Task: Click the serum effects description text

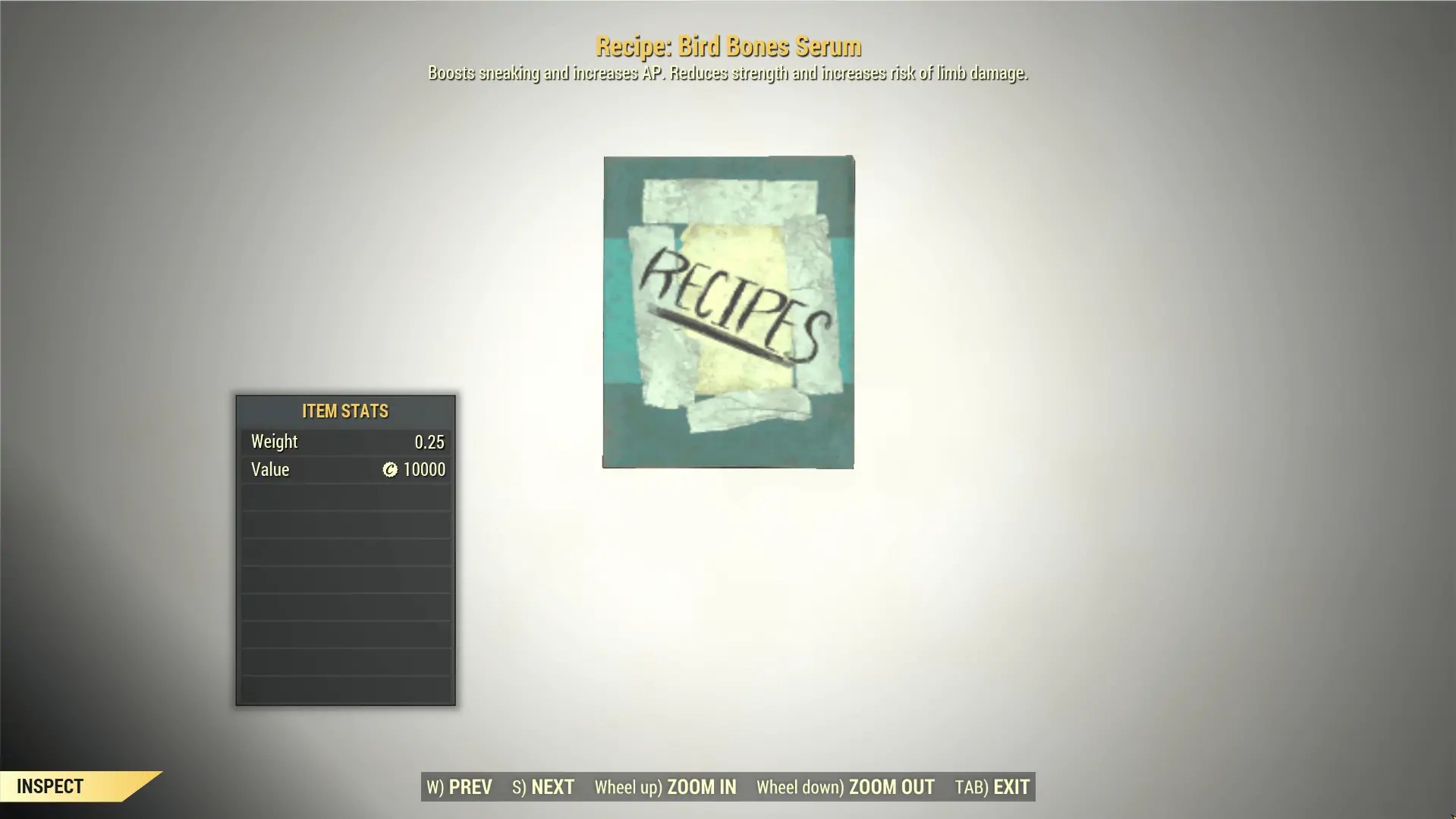Action: [x=728, y=73]
